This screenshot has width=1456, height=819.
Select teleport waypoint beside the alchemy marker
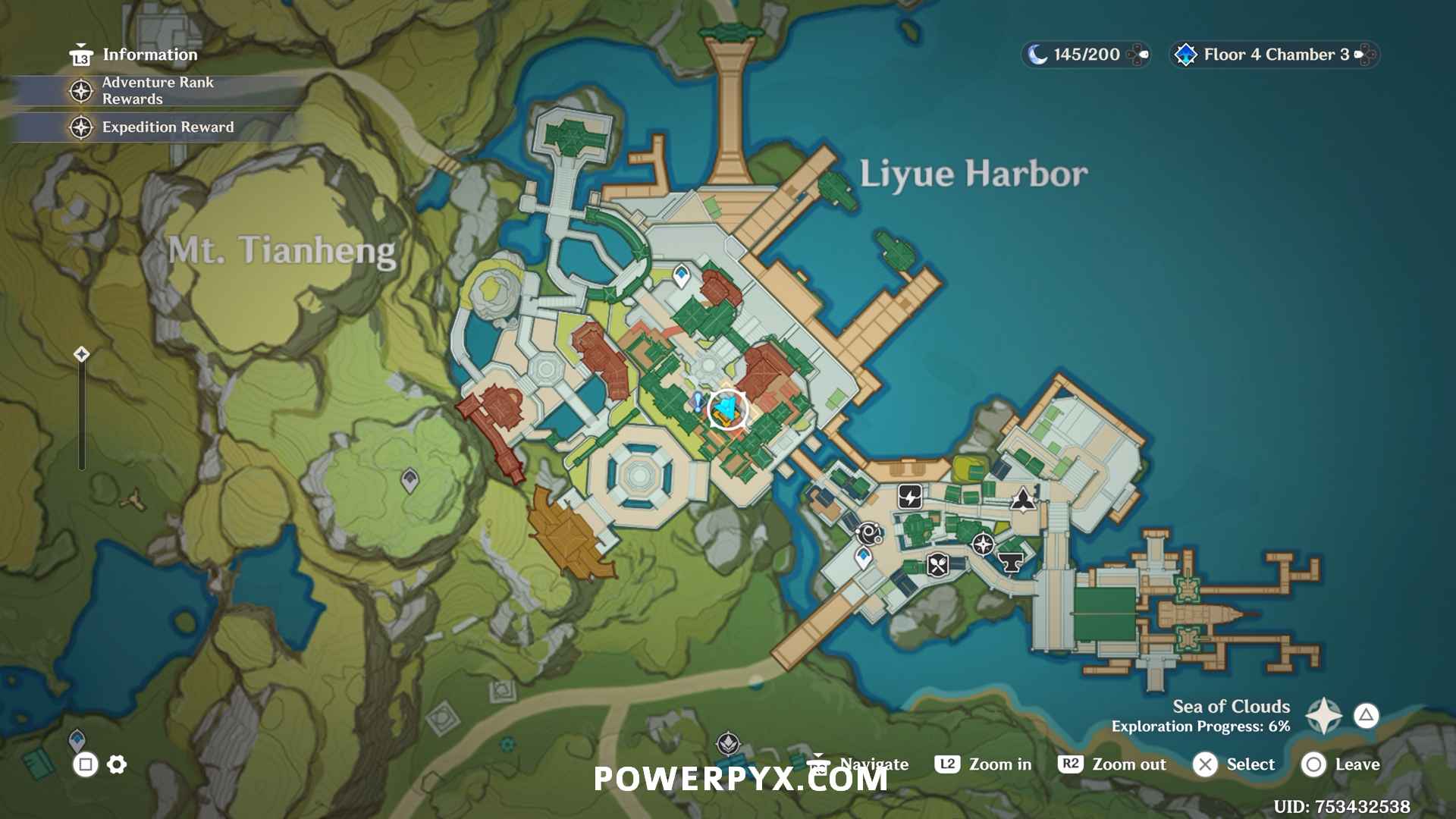863,558
